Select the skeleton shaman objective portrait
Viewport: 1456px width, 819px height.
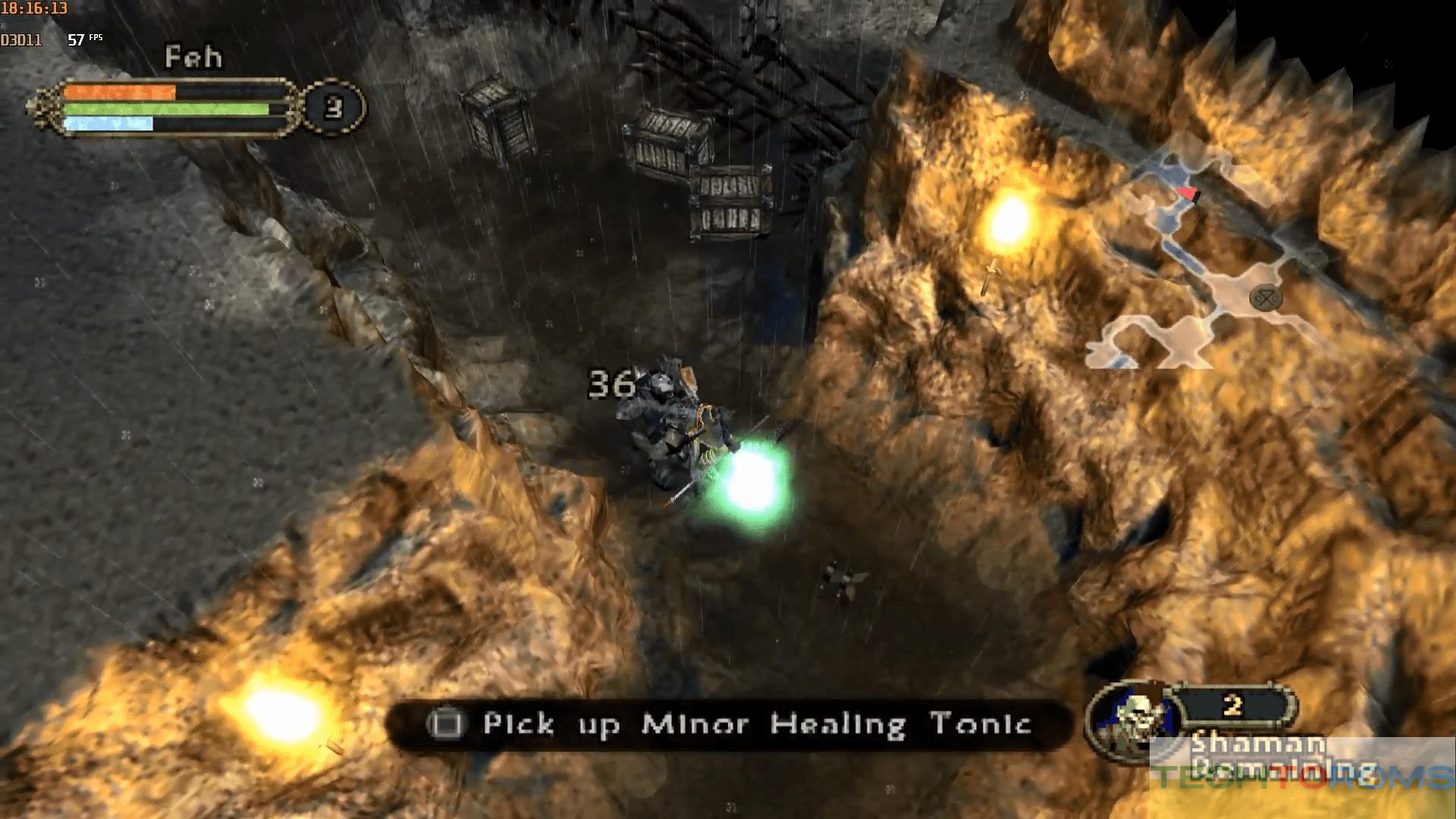1135,719
